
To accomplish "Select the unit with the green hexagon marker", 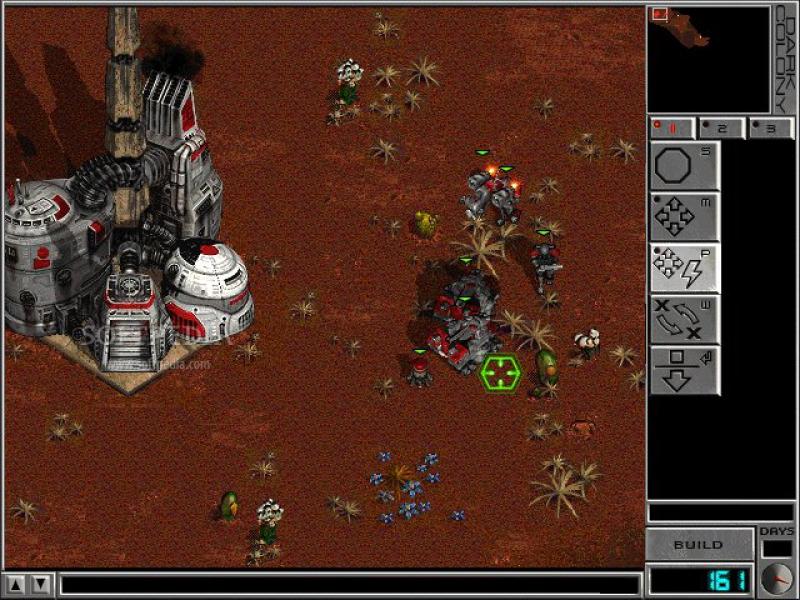I will (x=499, y=373).
